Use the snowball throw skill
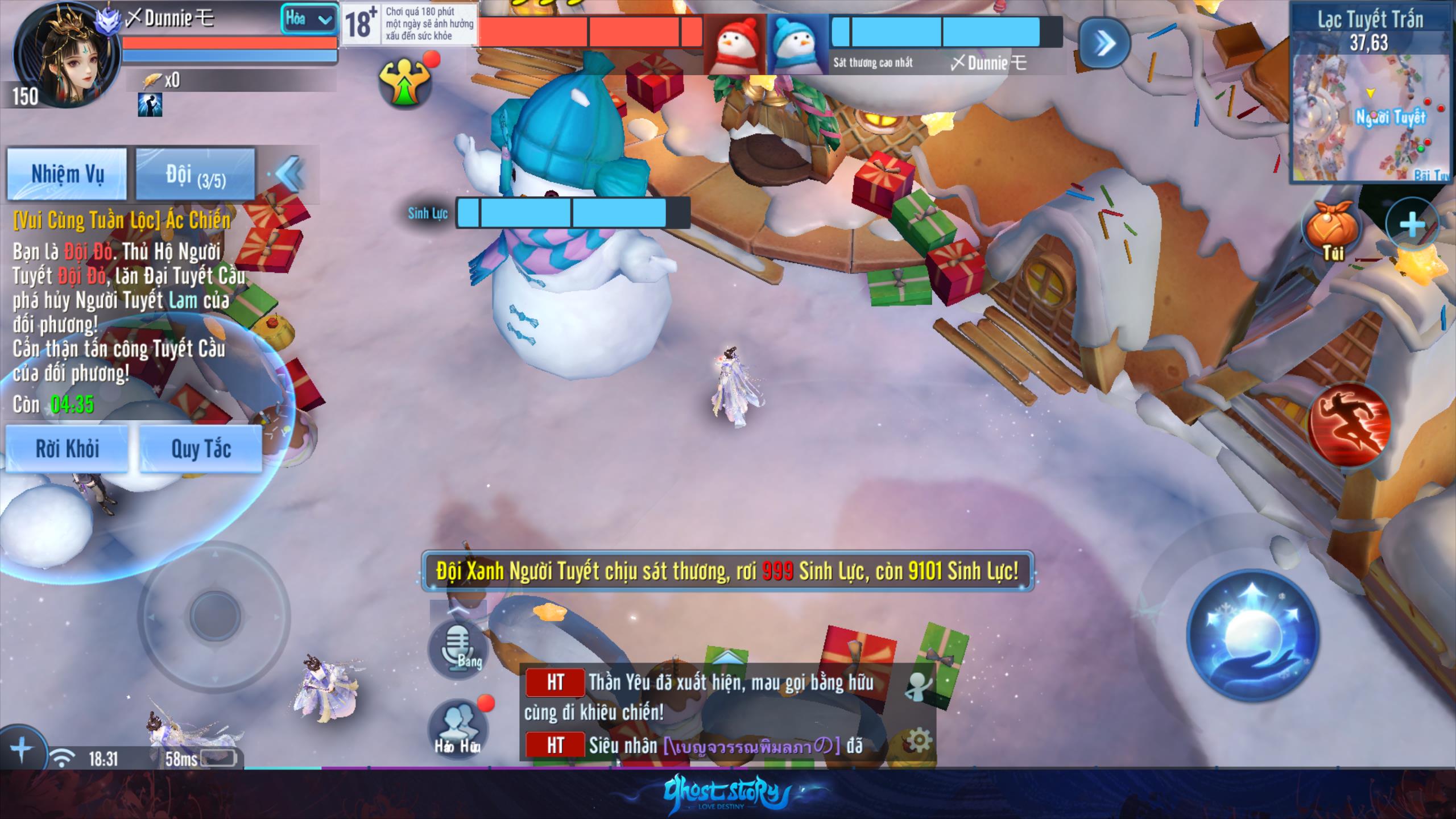The width and height of the screenshot is (1456, 819). [x=1252, y=634]
